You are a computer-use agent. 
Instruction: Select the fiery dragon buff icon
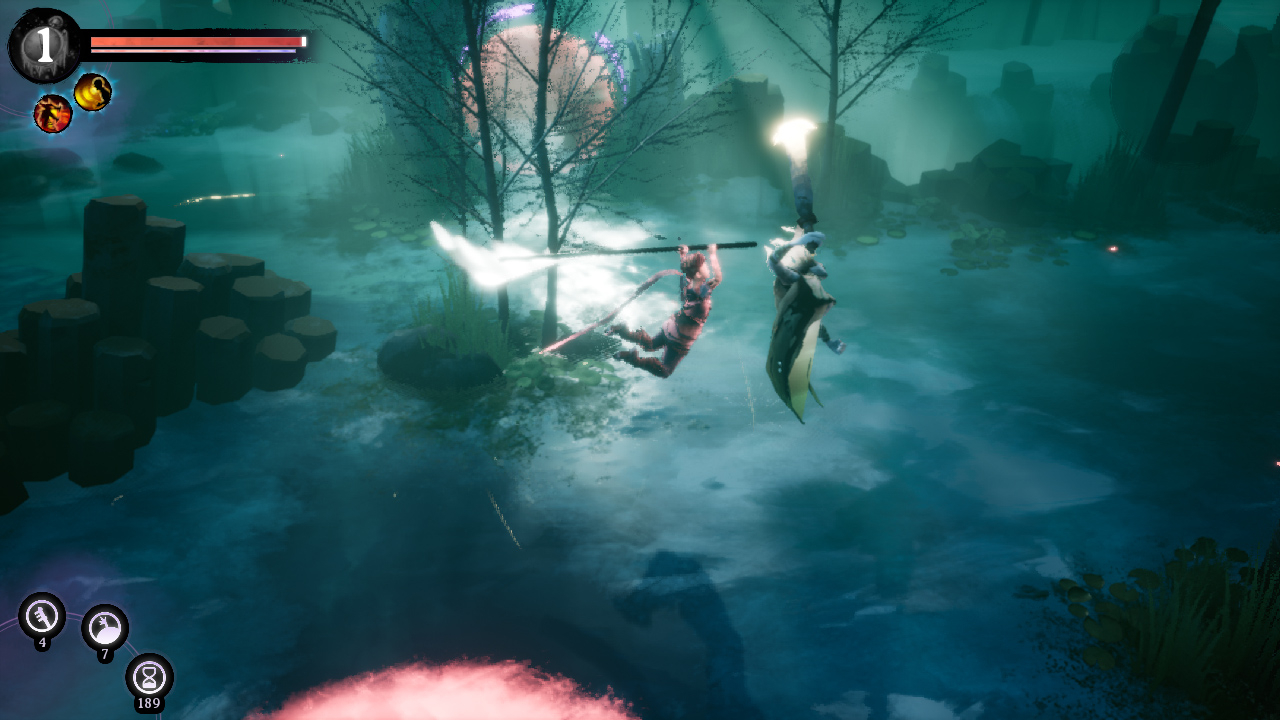point(52,114)
